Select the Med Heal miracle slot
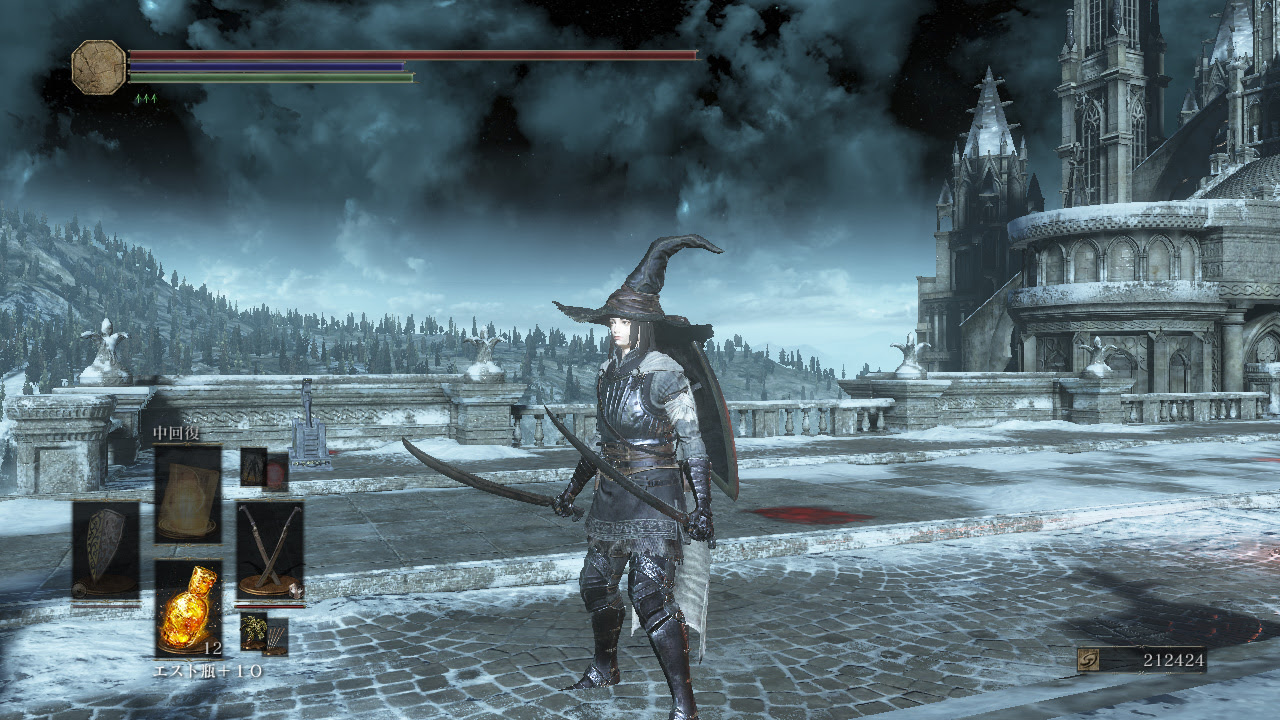The image size is (1280, 720). (x=188, y=493)
